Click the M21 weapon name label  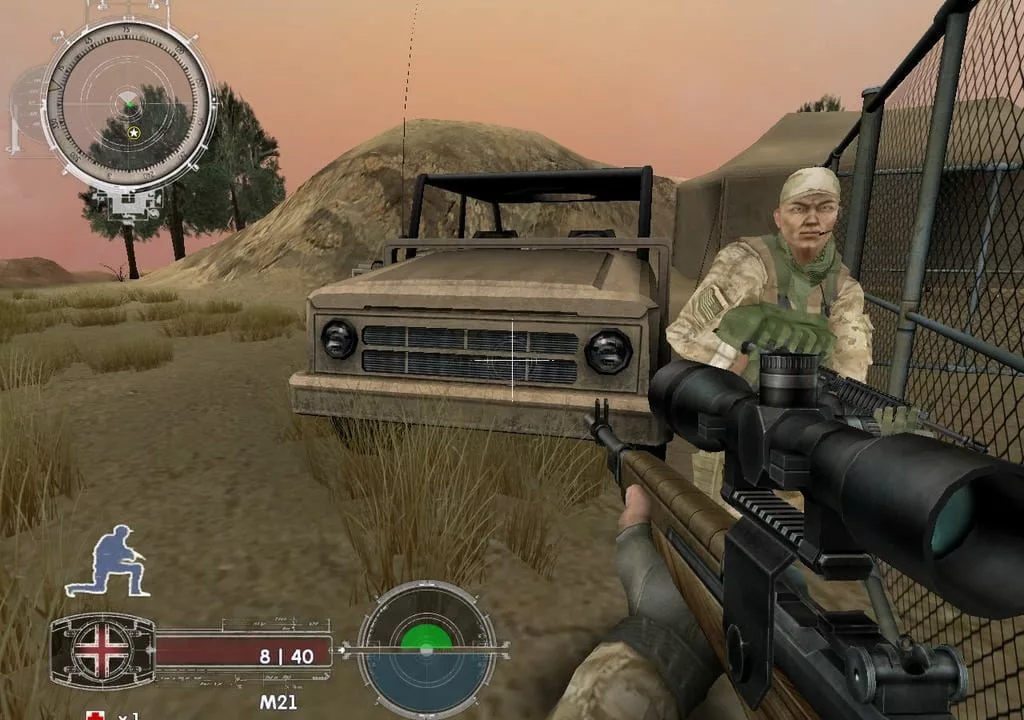tap(278, 702)
